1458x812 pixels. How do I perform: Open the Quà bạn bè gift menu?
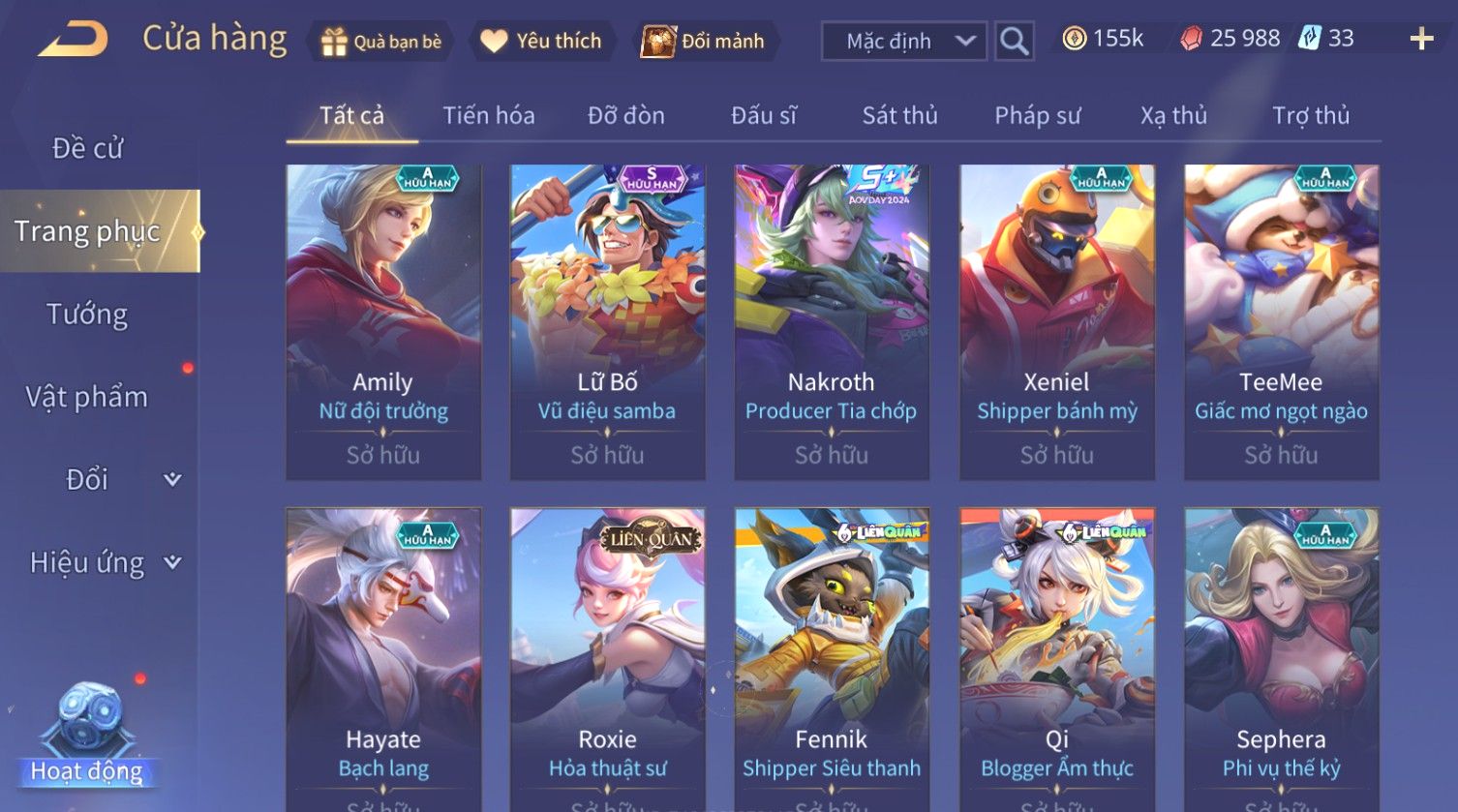tap(381, 42)
